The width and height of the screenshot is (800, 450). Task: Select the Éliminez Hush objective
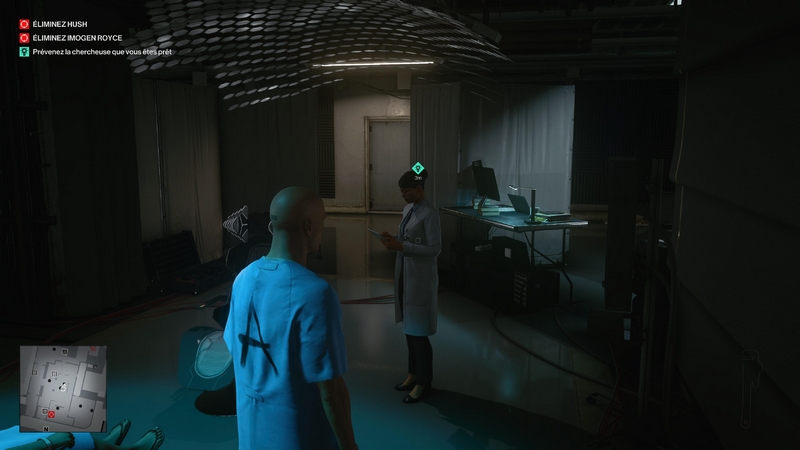[x=60, y=23]
